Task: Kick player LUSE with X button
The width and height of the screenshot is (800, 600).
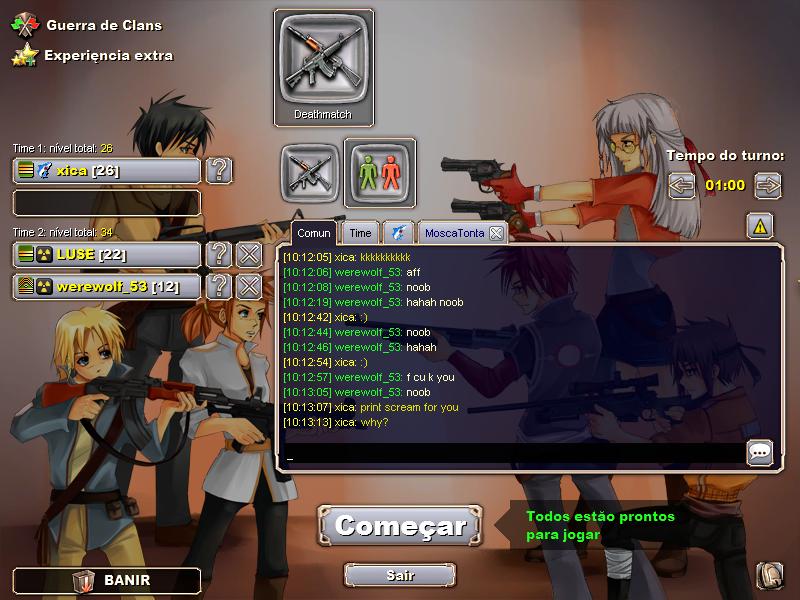Action: (x=249, y=254)
